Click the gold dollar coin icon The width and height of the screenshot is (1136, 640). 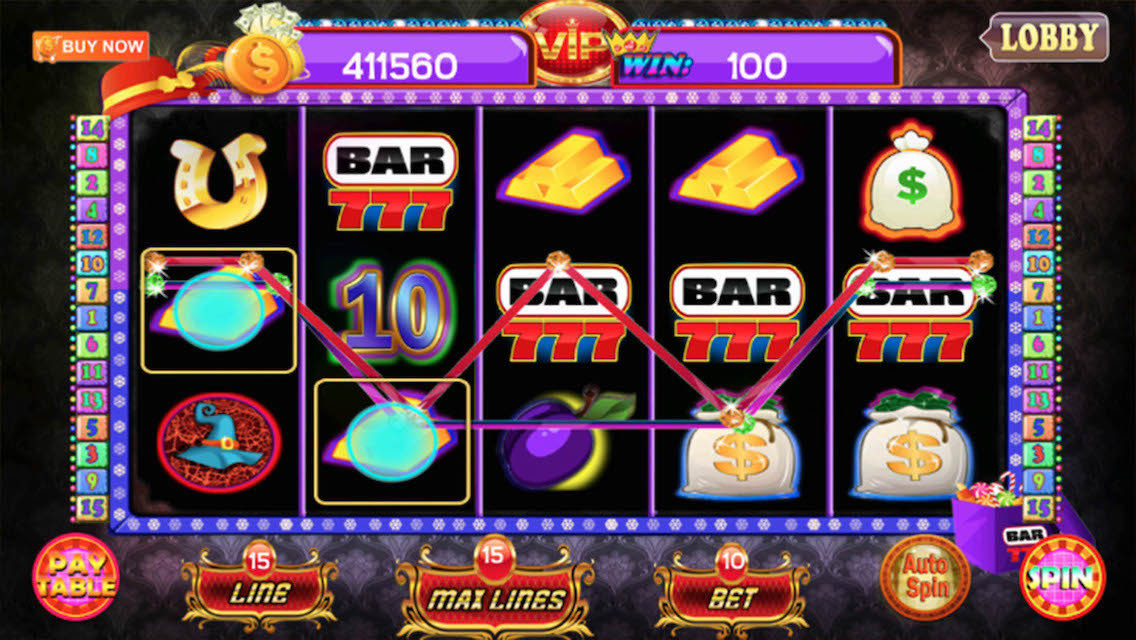[256, 61]
